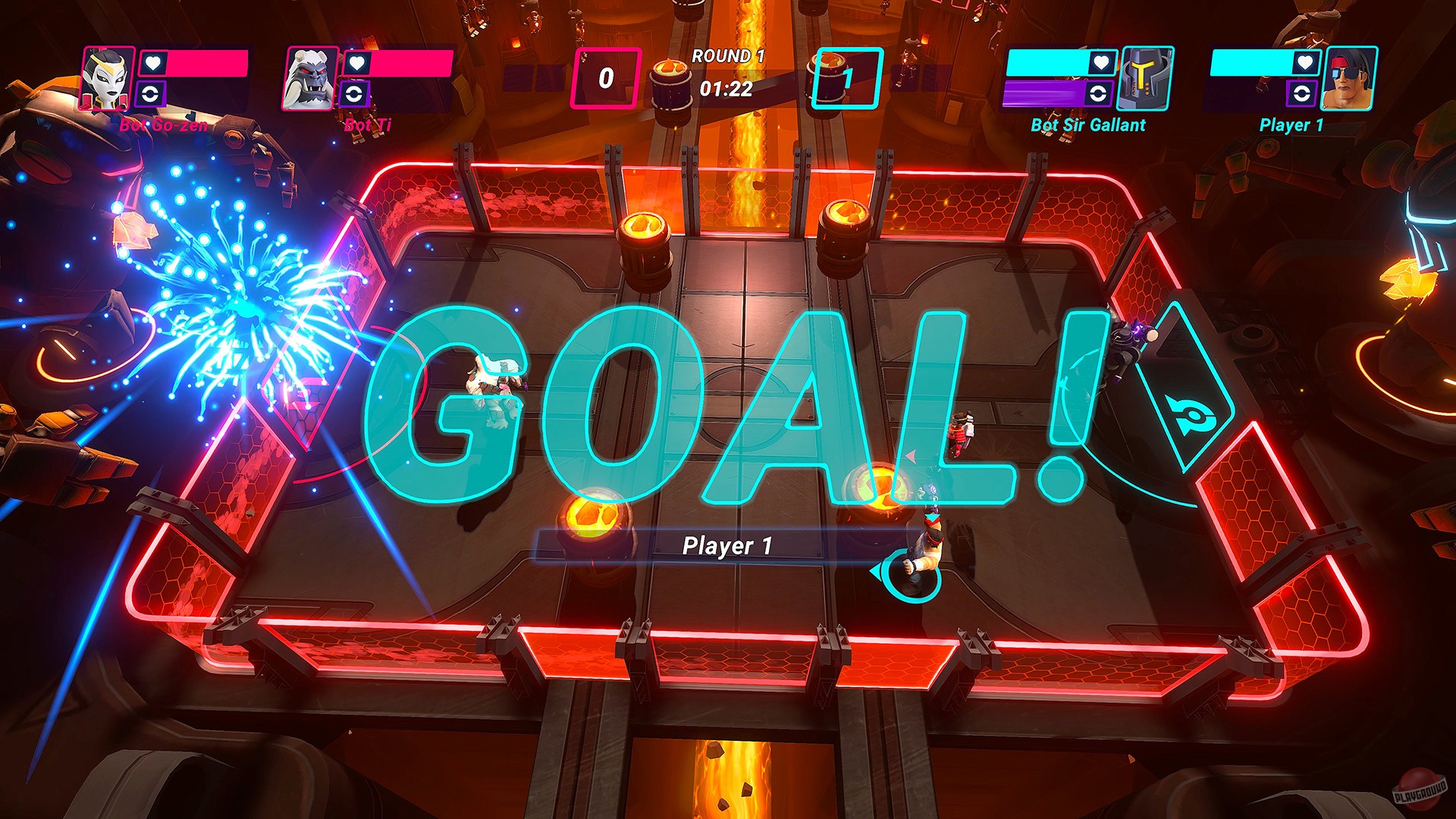
Task: Click the heart icon next to Bot Go-zen
Action: coord(152,64)
